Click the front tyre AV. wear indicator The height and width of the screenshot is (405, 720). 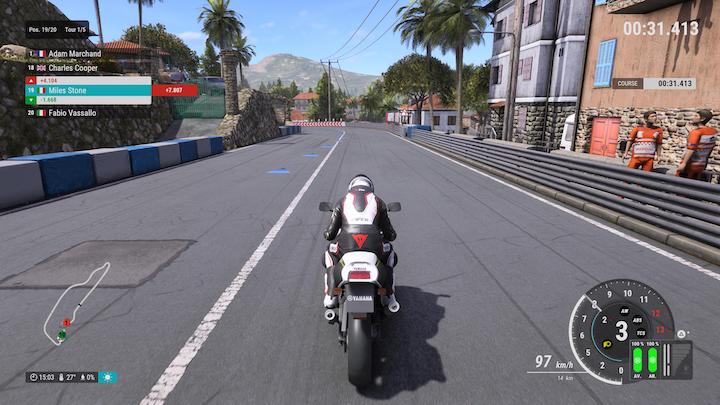pyautogui.click(x=637, y=359)
